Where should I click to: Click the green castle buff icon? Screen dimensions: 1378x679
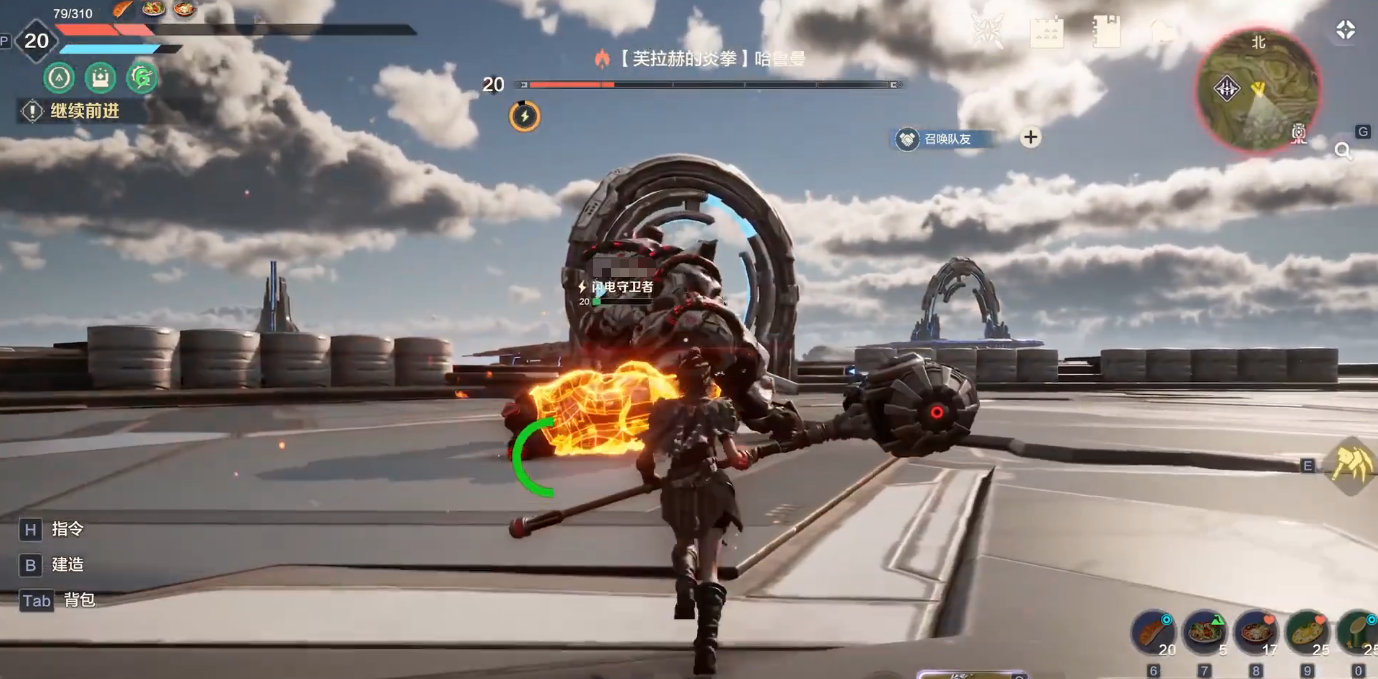point(100,77)
